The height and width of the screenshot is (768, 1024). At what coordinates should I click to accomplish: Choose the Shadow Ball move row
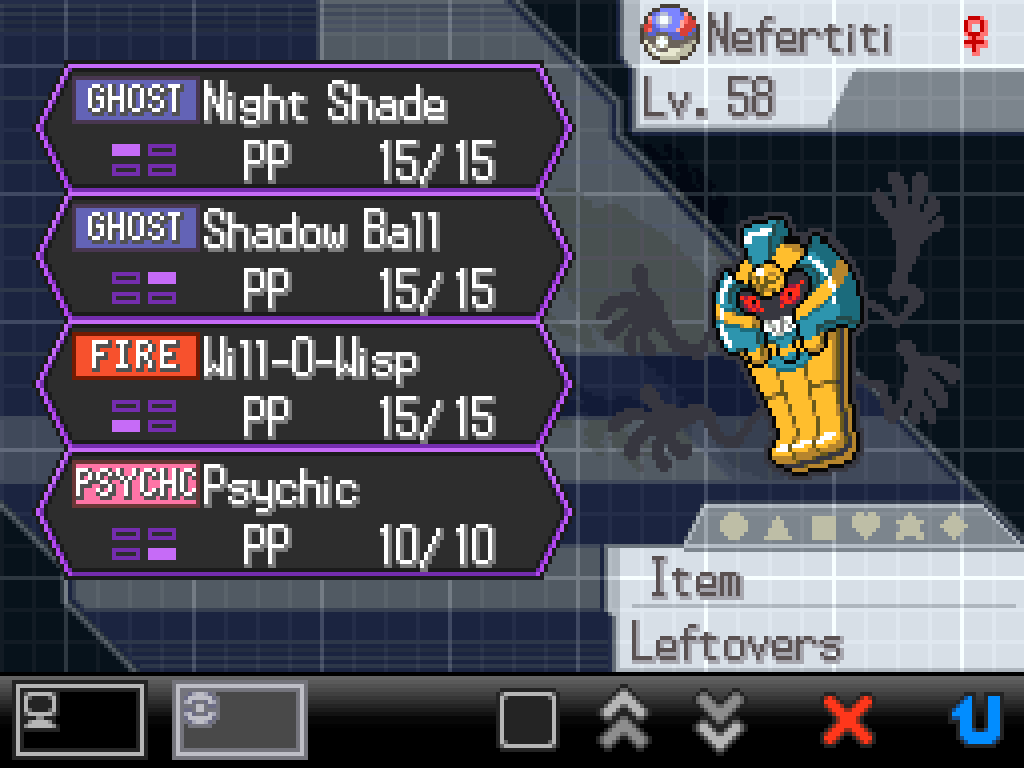pyautogui.click(x=305, y=256)
